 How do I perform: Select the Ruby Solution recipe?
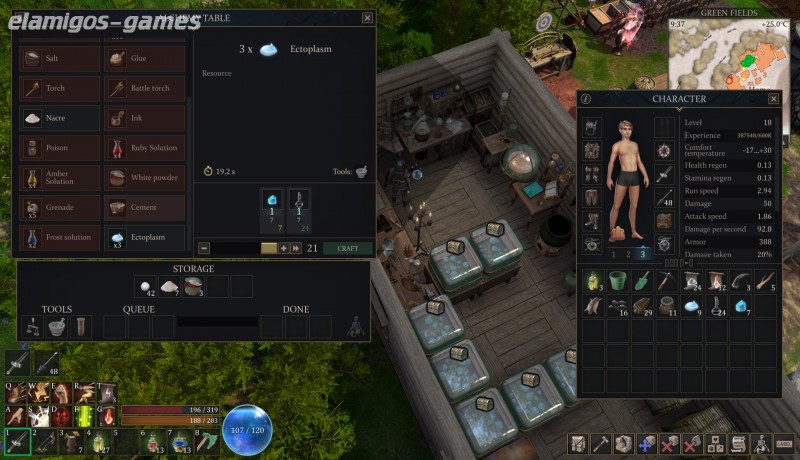point(144,148)
